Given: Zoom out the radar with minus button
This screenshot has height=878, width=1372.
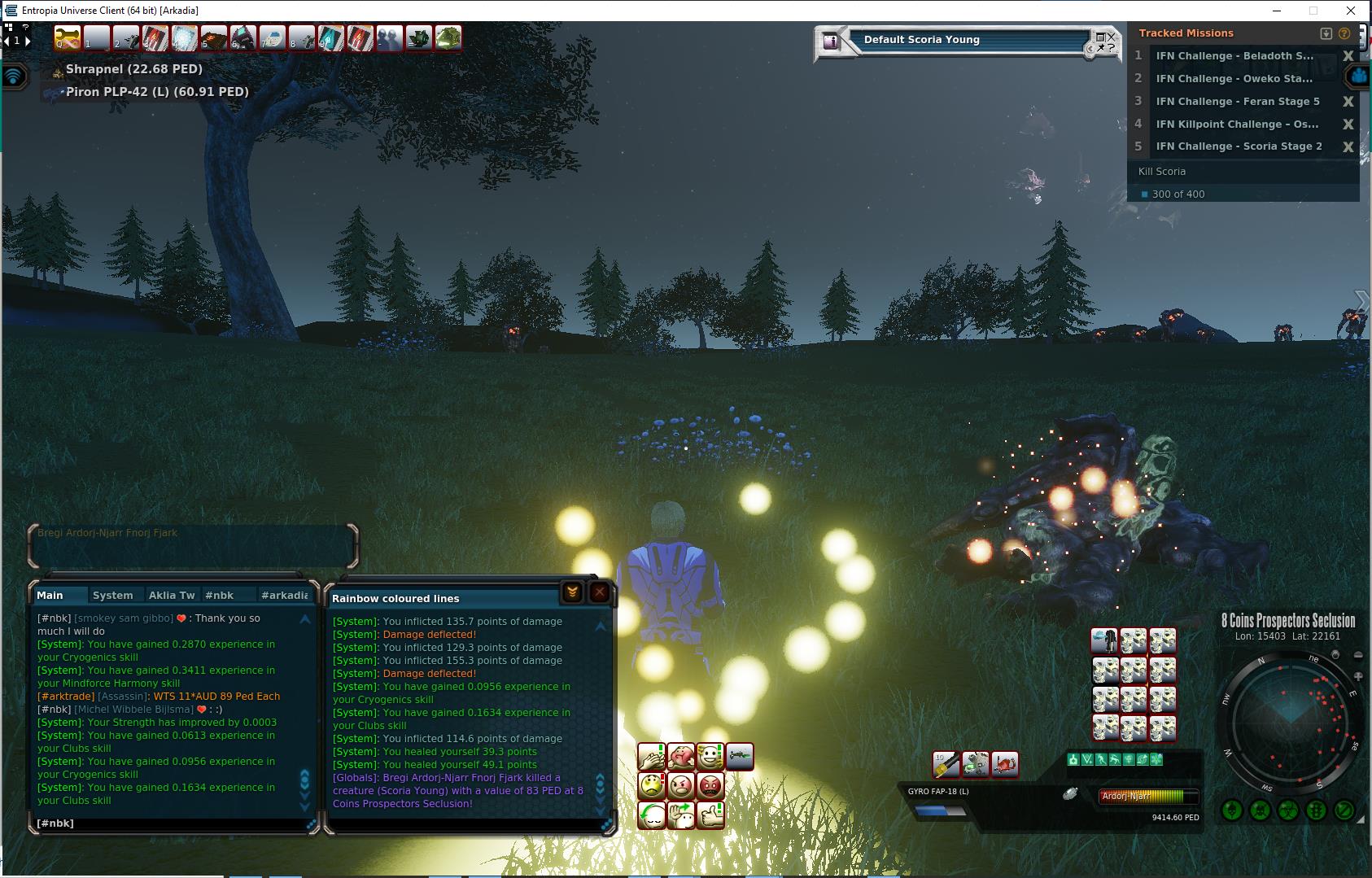Looking at the screenshot, I should coord(1357,655).
